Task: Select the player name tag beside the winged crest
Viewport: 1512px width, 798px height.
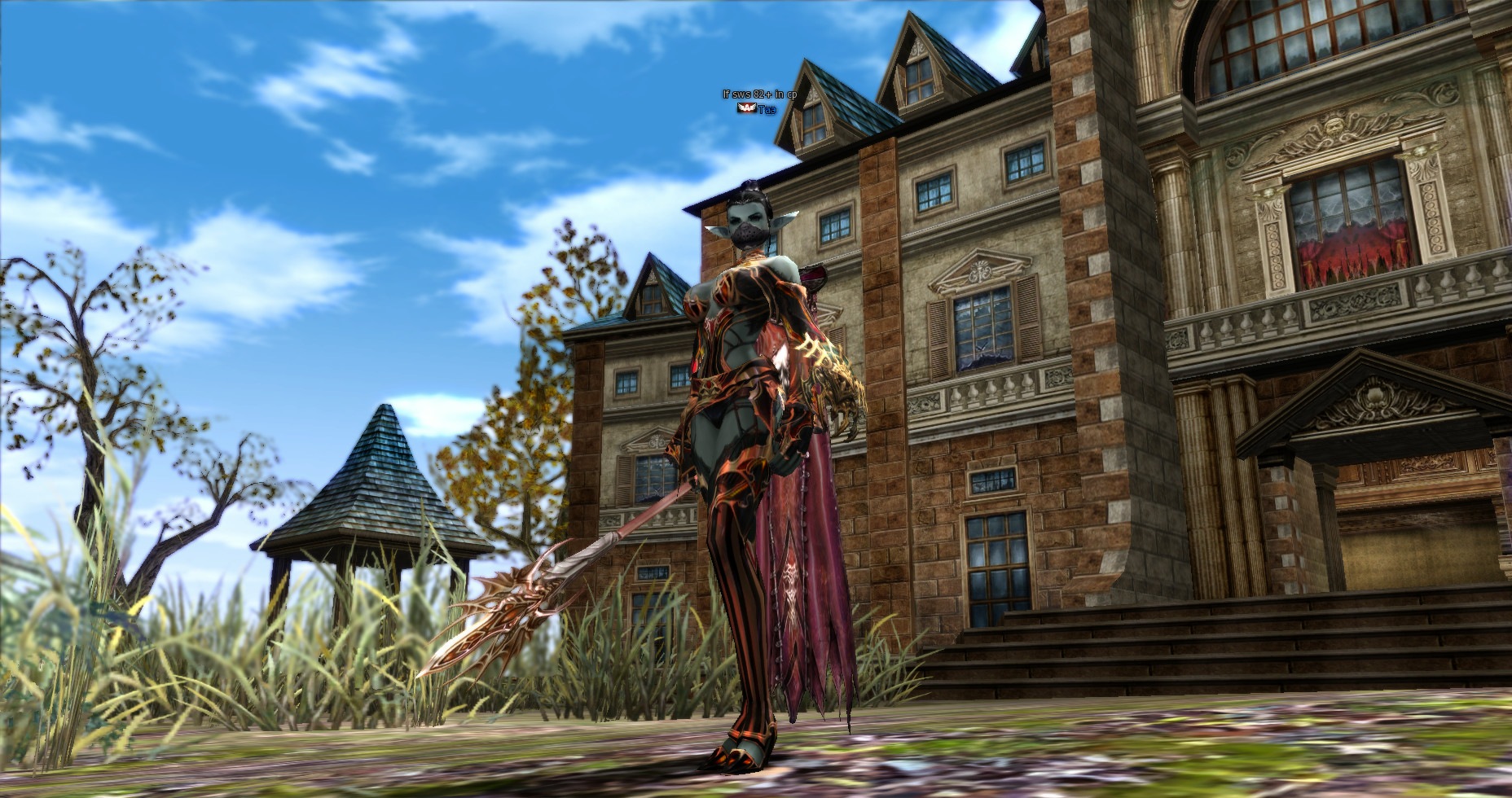Action: [x=767, y=109]
